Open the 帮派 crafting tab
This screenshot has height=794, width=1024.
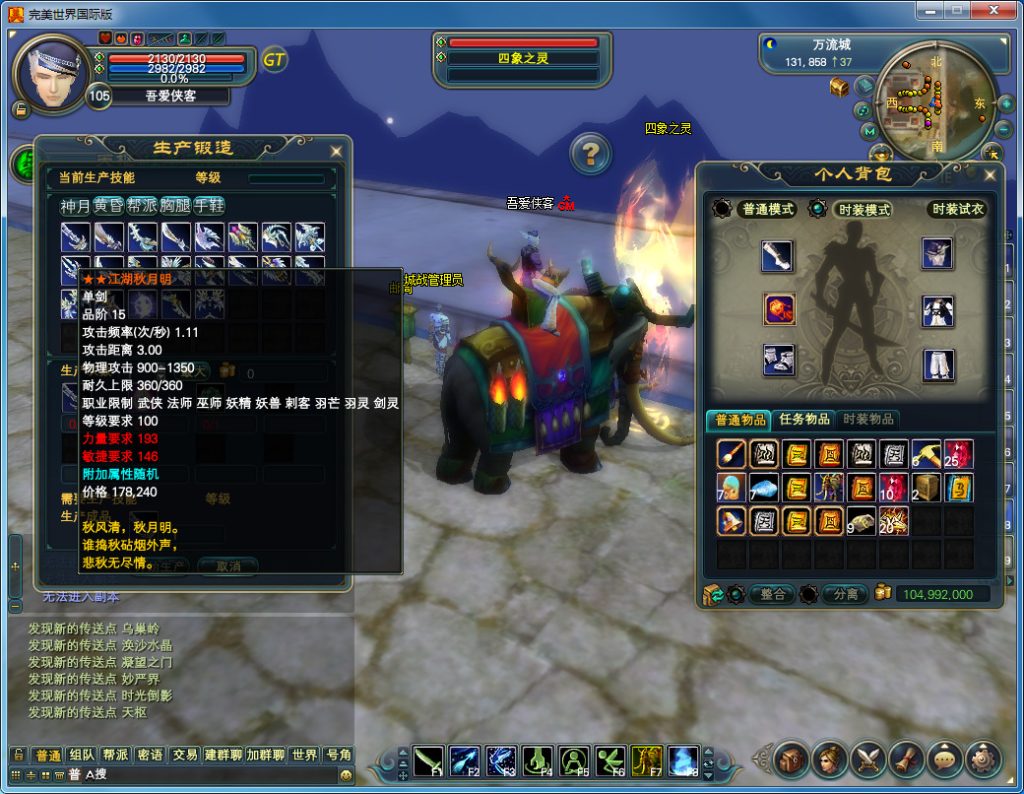tap(143, 206)
